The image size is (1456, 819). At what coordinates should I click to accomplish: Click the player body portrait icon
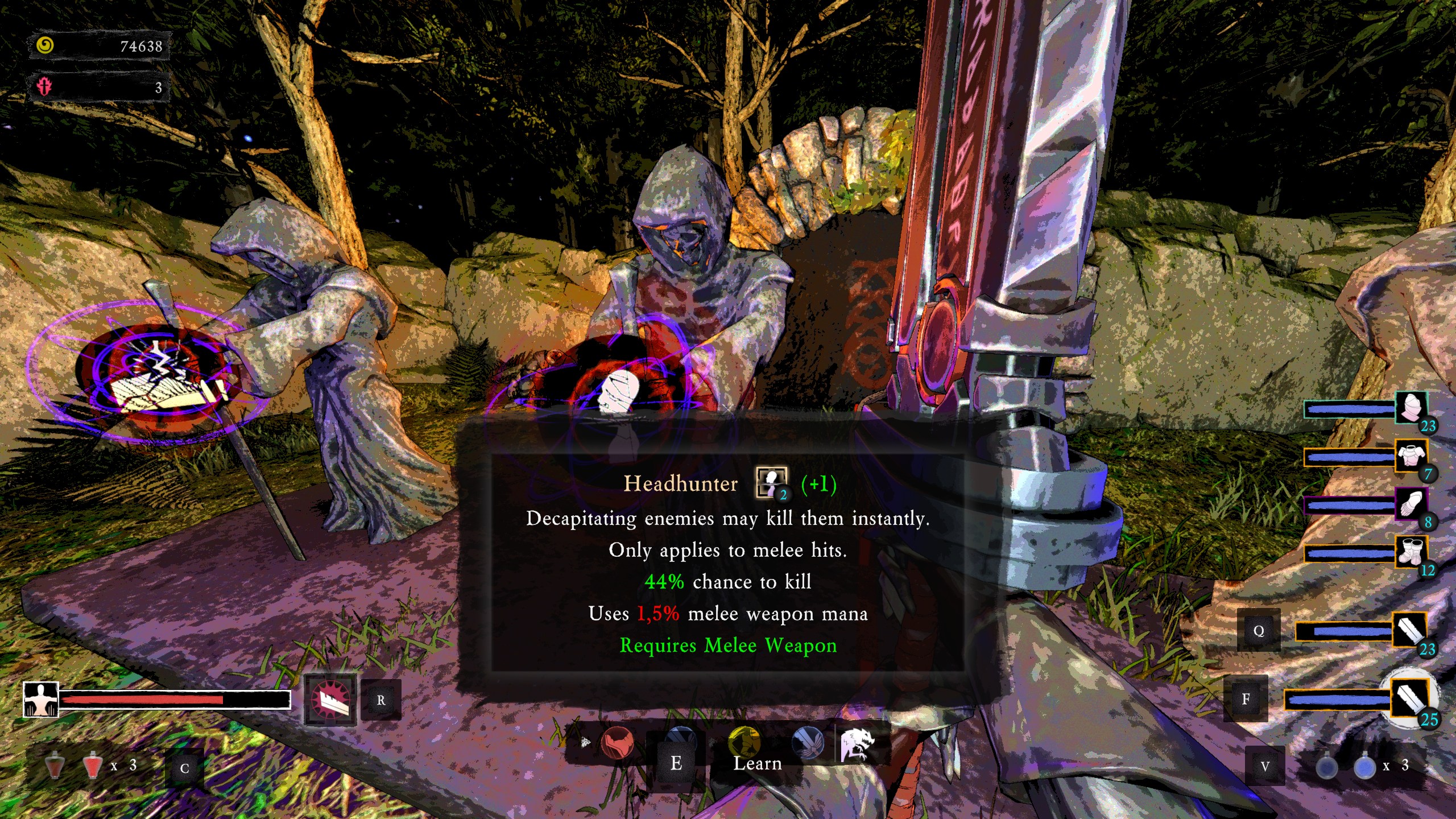[x=40, y=700]
